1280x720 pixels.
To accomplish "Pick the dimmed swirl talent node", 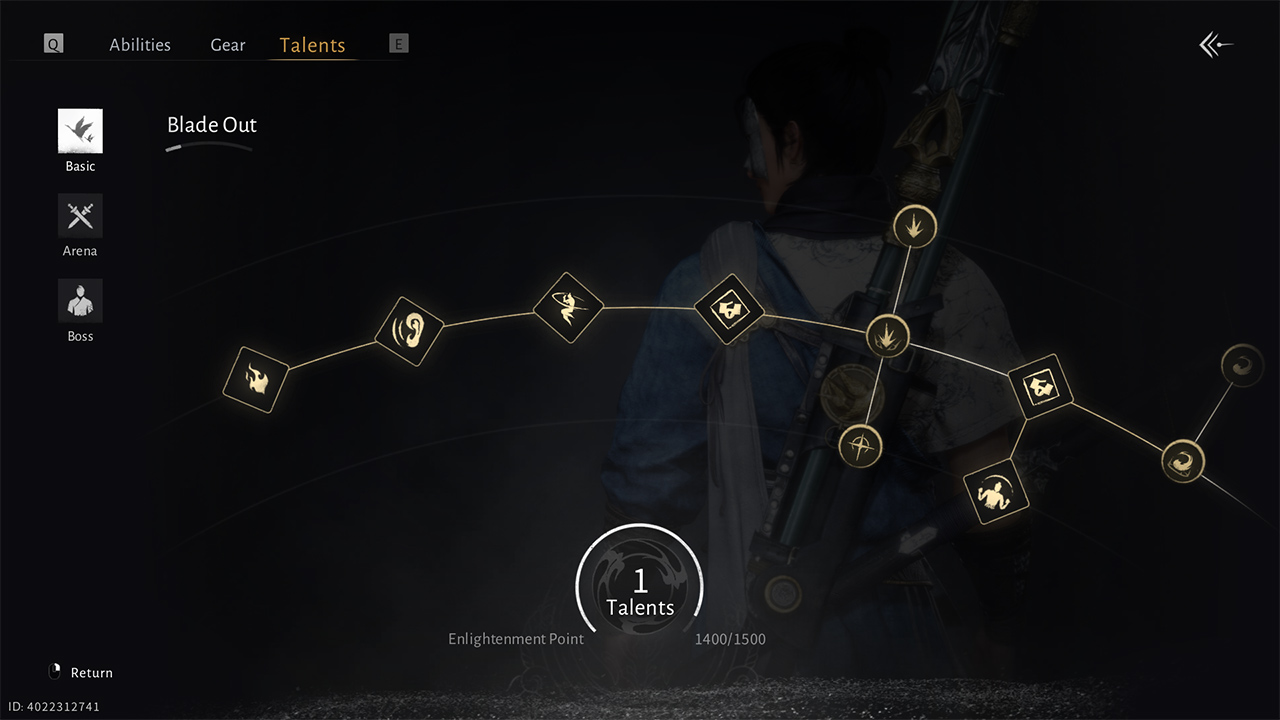I will pos(1243,365).
